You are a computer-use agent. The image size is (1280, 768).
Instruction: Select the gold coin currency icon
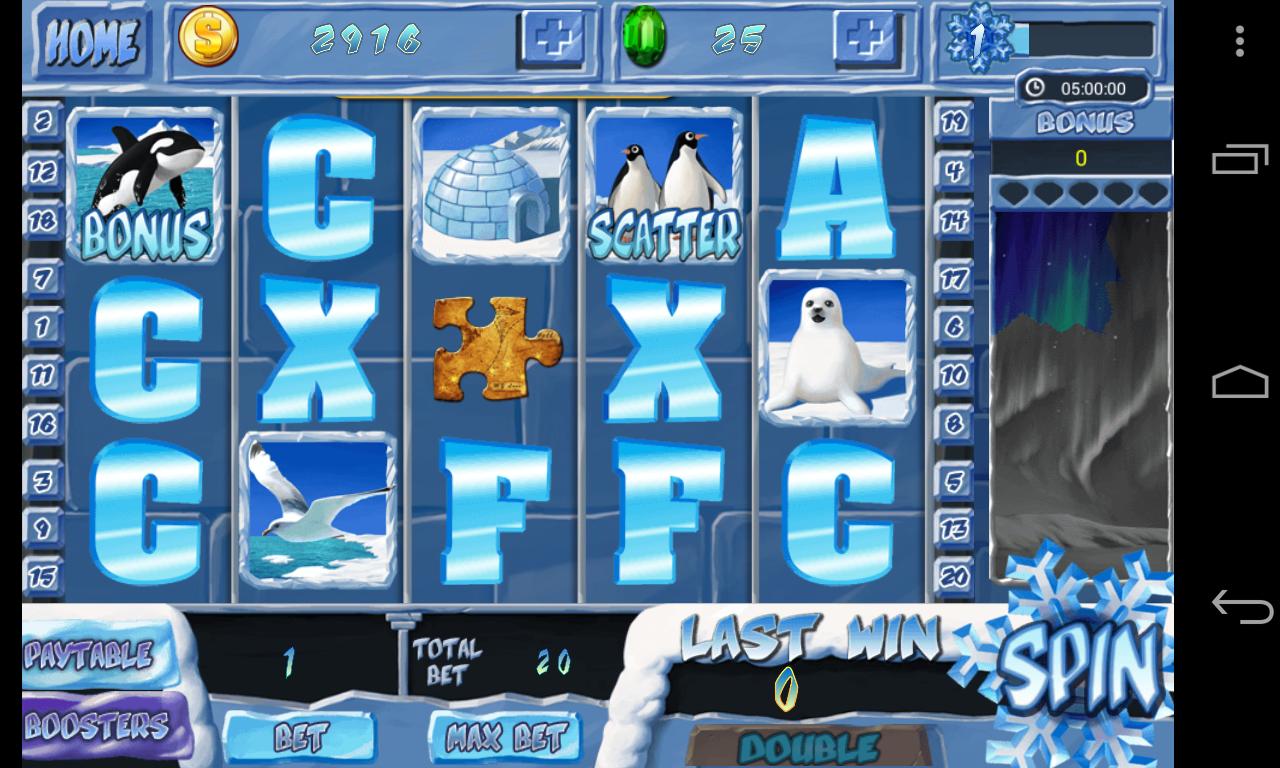click(x=207, y=40)
